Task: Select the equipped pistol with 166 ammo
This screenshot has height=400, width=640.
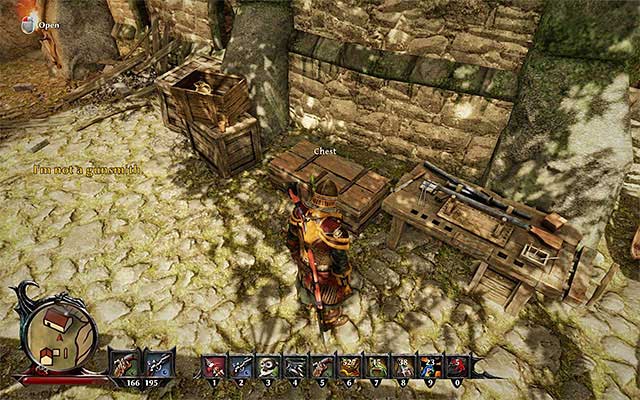Action: coord(126,361)
